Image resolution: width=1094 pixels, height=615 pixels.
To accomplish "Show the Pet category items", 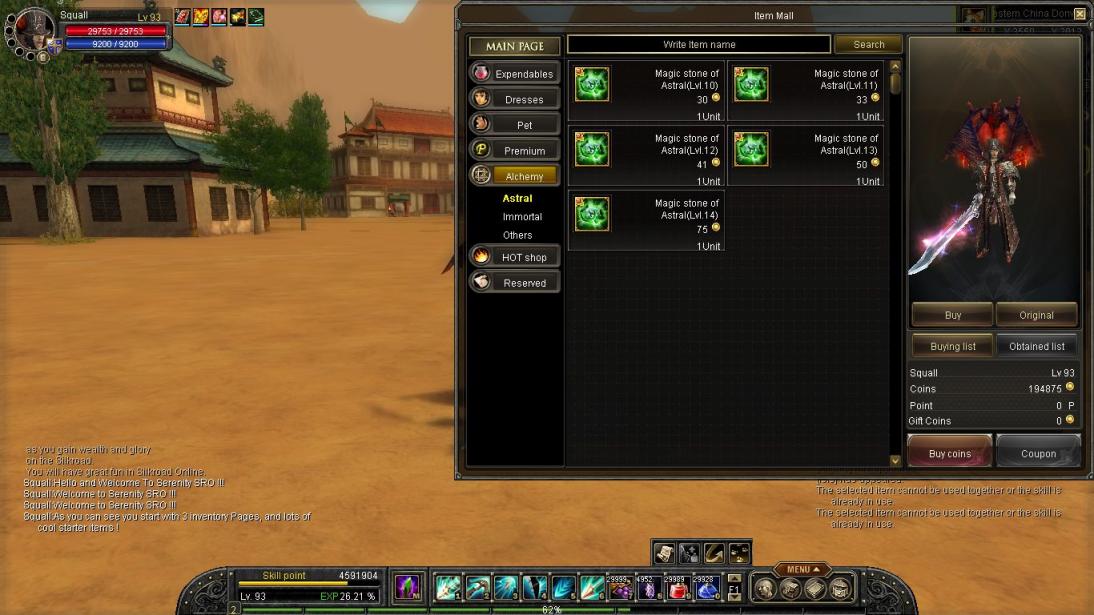I will [x=514, y=125].
